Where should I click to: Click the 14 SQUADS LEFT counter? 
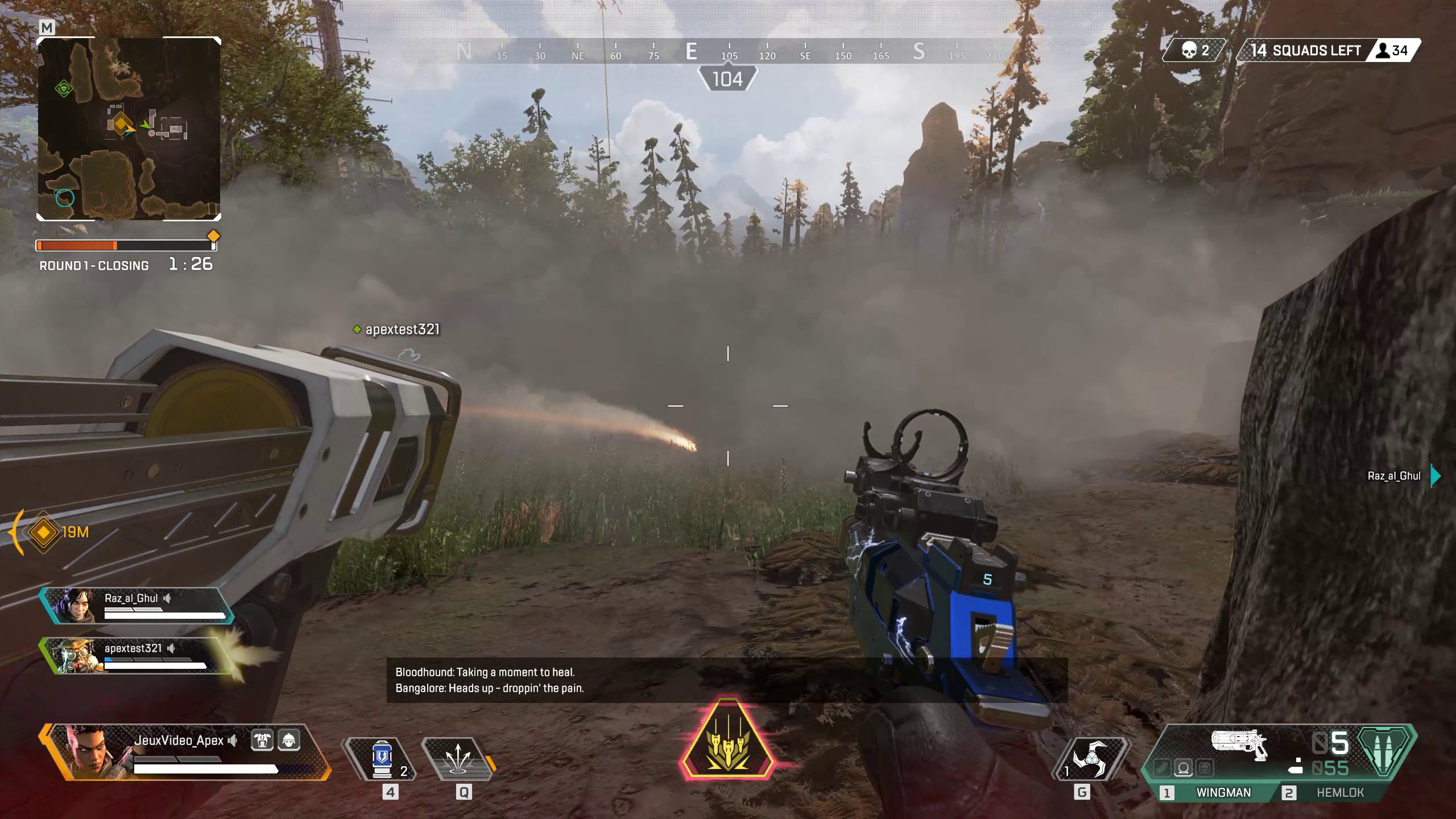[x=1305, y=50]
